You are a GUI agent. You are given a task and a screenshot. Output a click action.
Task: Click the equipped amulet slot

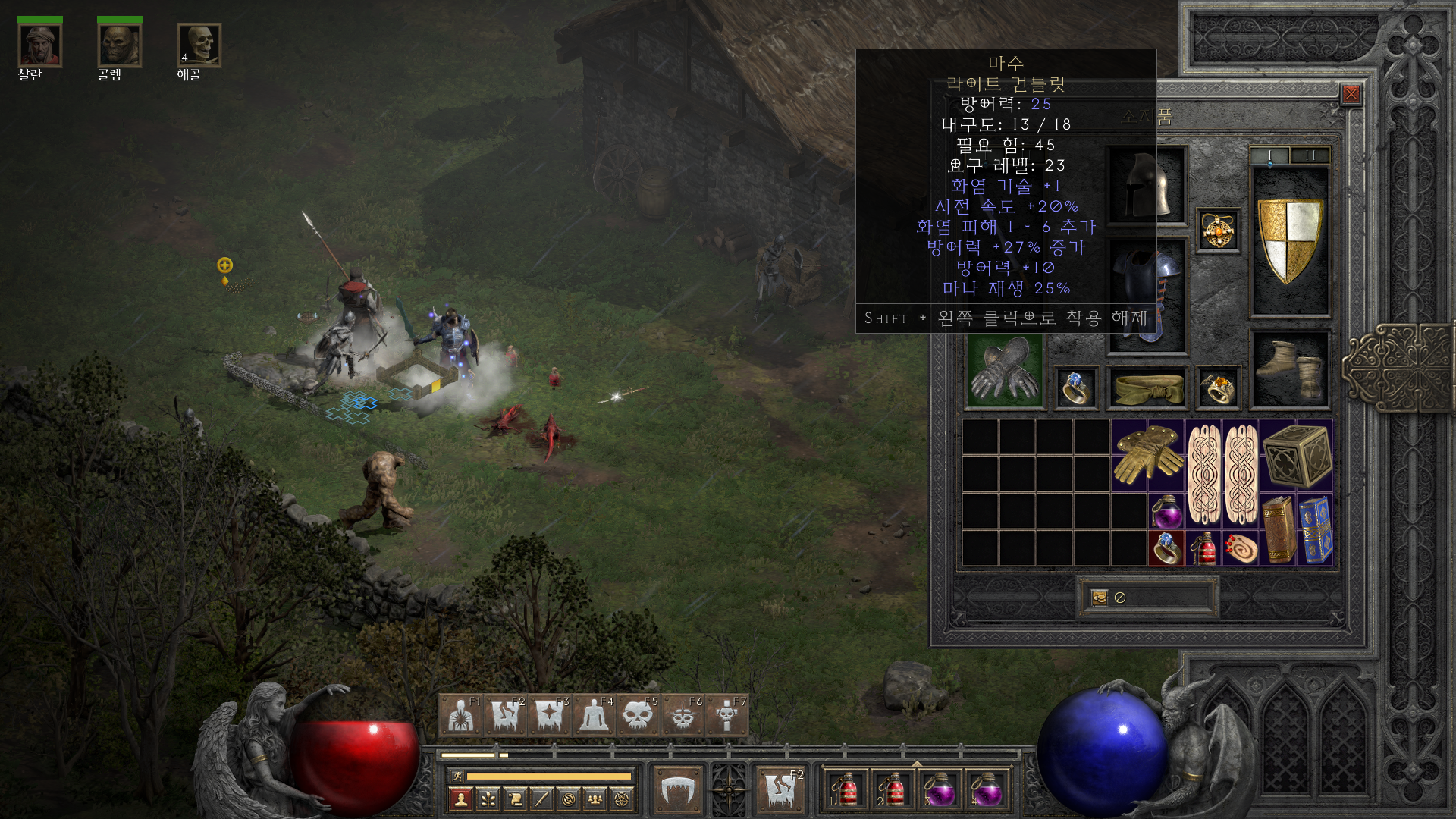click(1218, 231)
